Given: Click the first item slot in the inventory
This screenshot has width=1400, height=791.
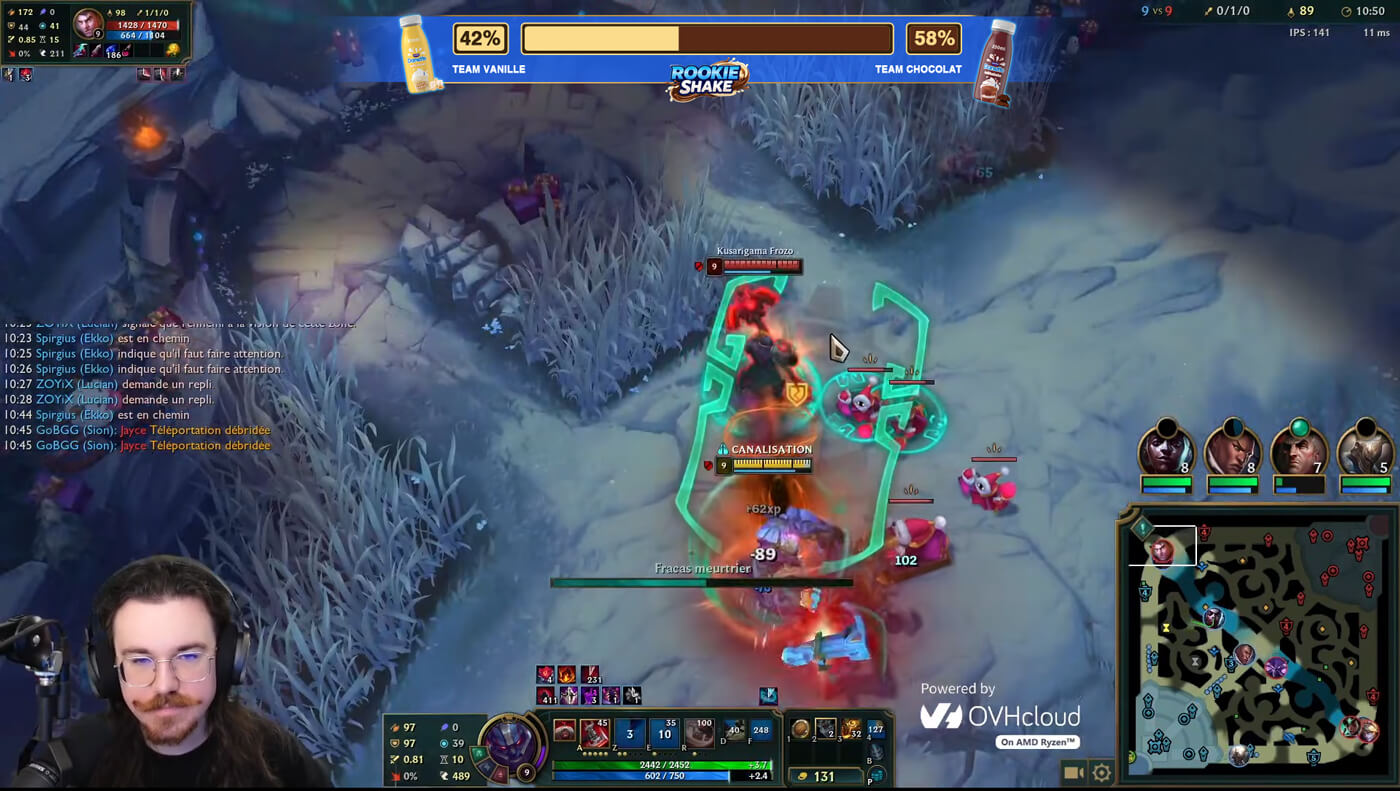Looking at the screenshot, I should 801,729.
